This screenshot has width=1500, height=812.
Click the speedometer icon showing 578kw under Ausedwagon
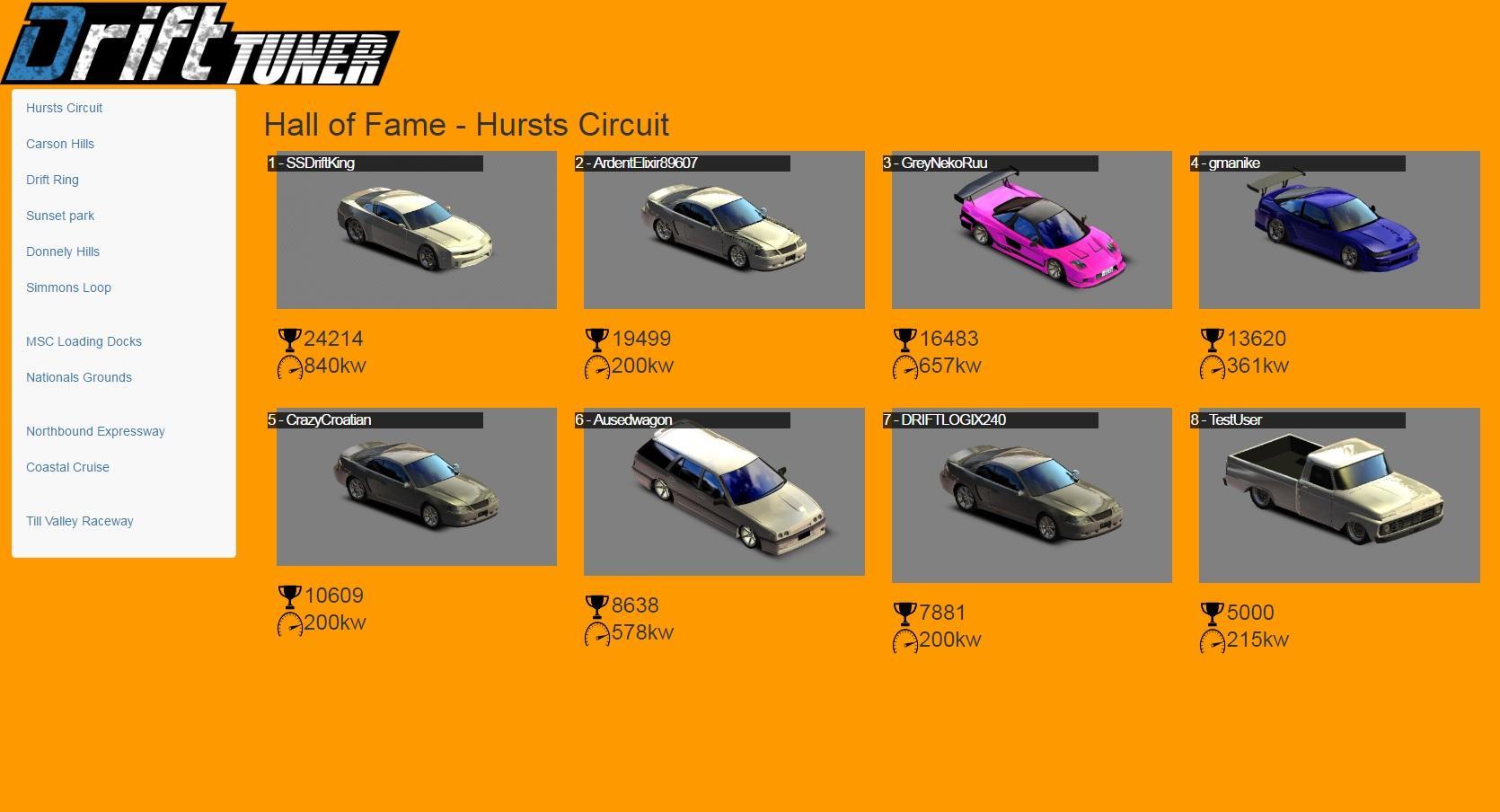pyautogui.click(x=596, y=632)
